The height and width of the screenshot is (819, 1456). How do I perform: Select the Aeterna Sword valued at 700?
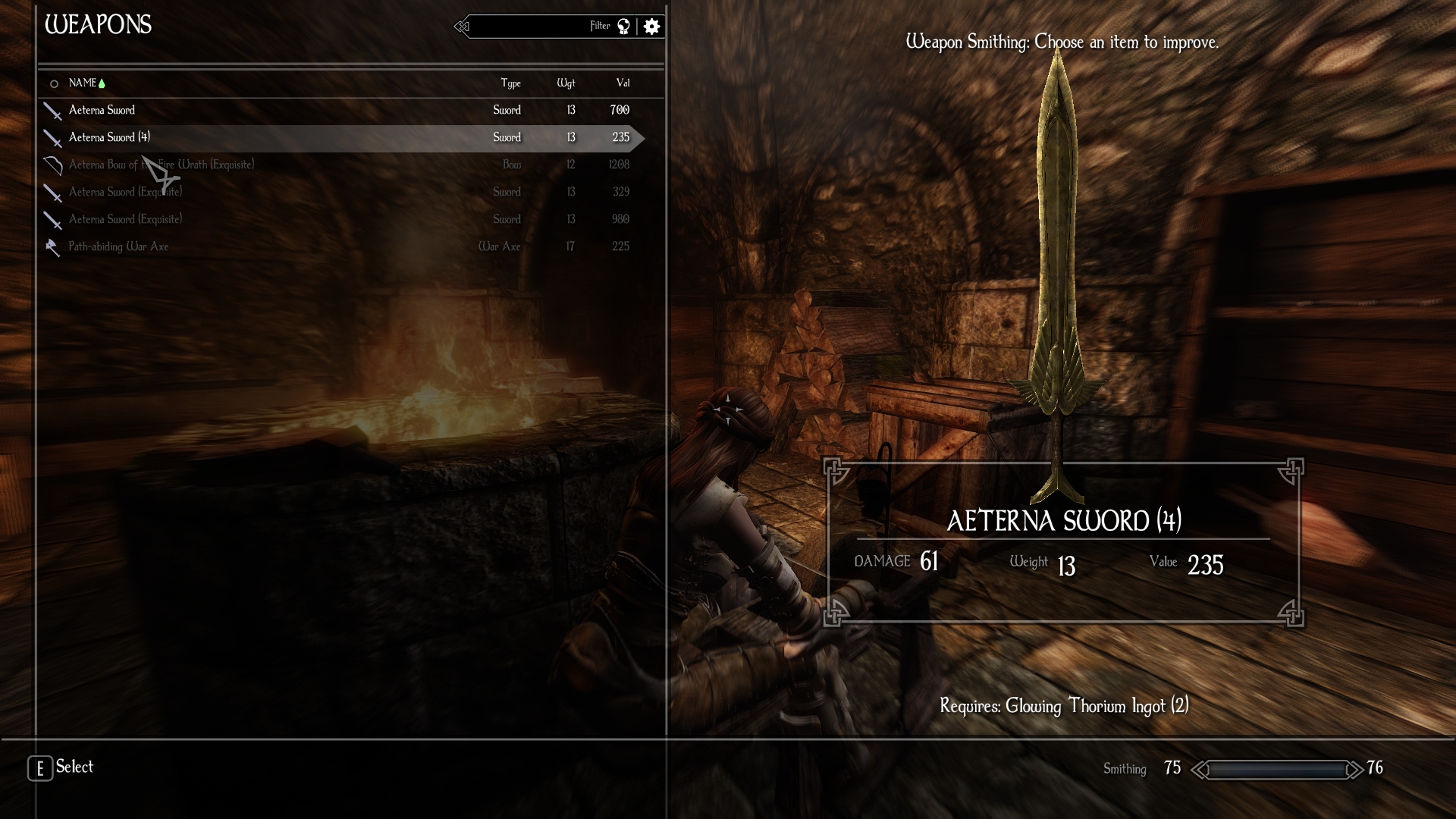[102, 110]
